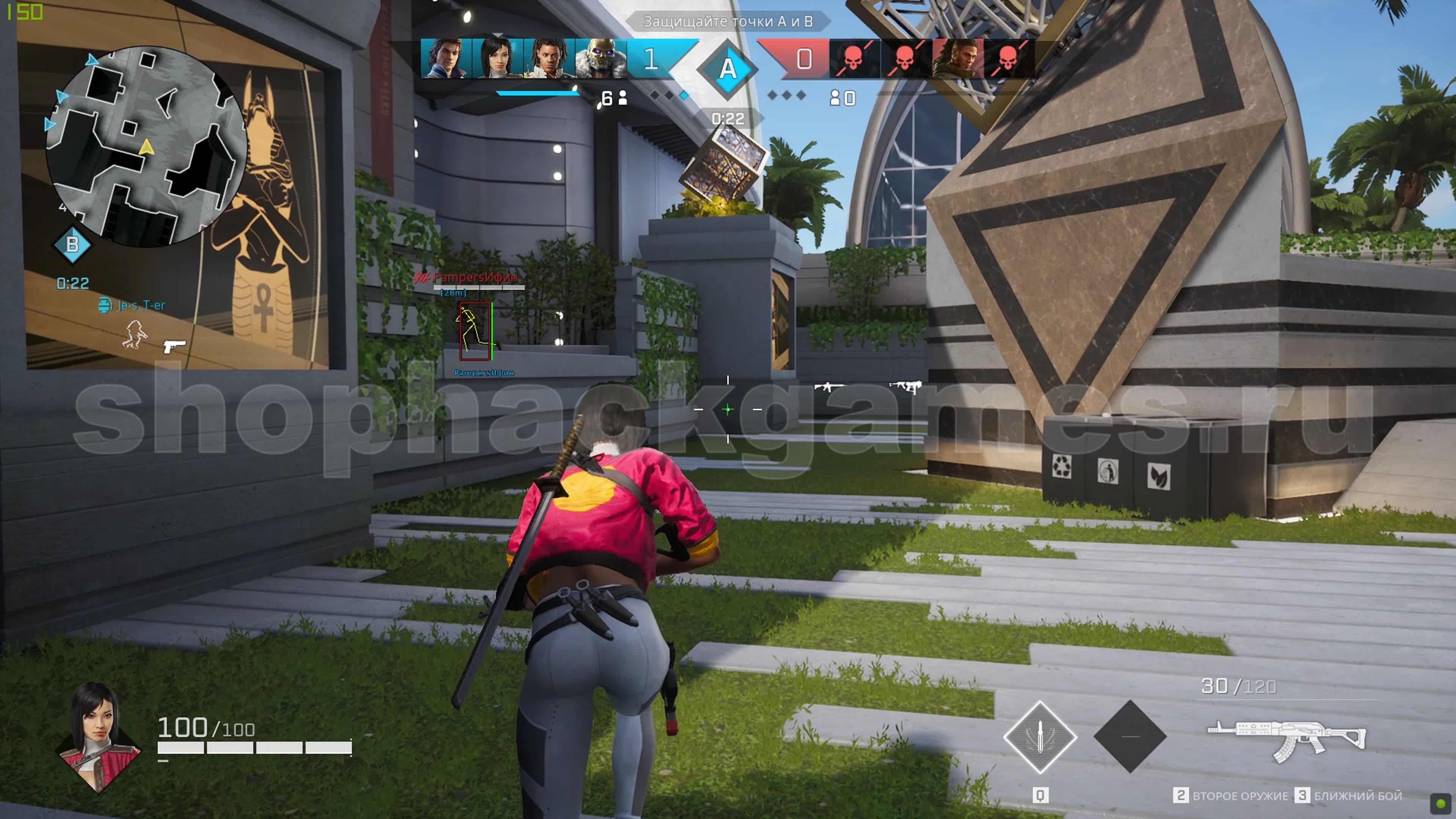Select the empty dark diamond gadget slot
This screenshot has height=819, width=1456.
[x=1129, y=736]
